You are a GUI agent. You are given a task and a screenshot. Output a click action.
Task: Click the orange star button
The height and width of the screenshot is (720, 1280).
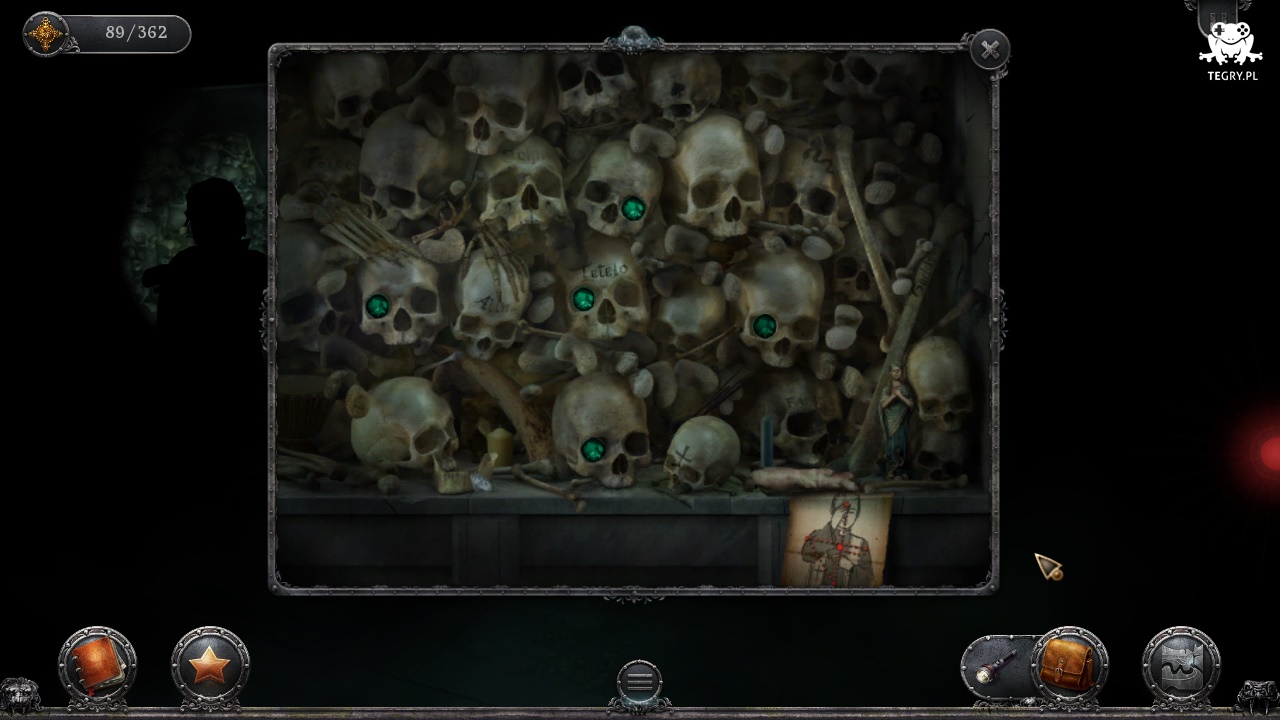point(210,664)
